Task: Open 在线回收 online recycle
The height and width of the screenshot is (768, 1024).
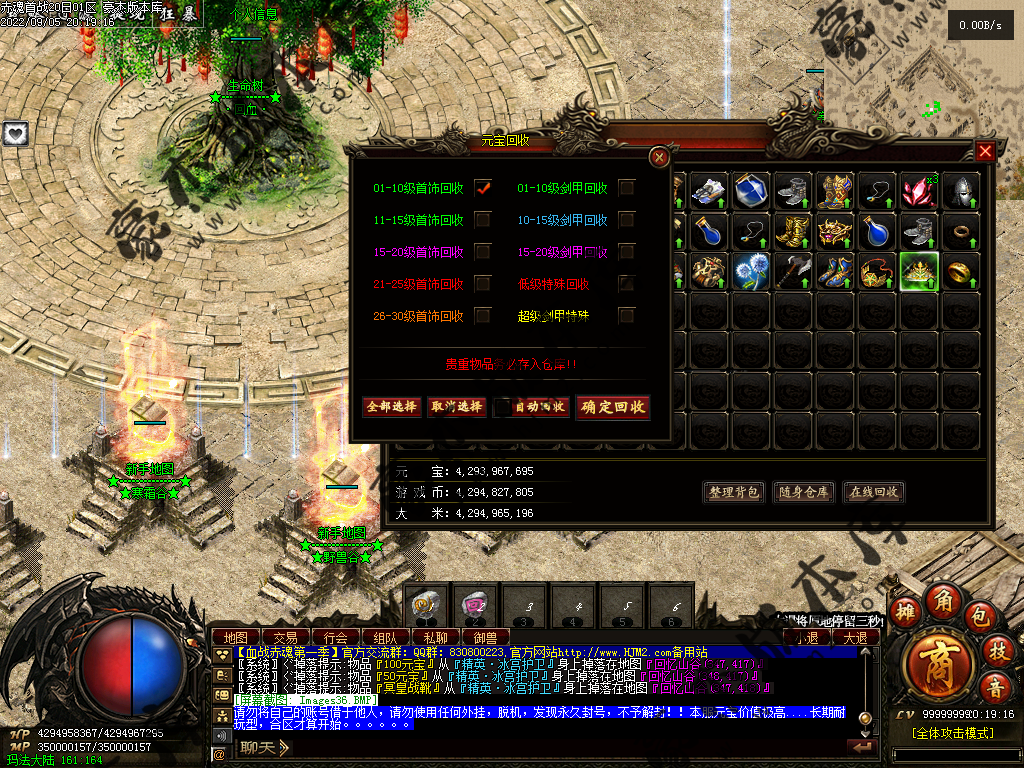Action: (874, 492)
